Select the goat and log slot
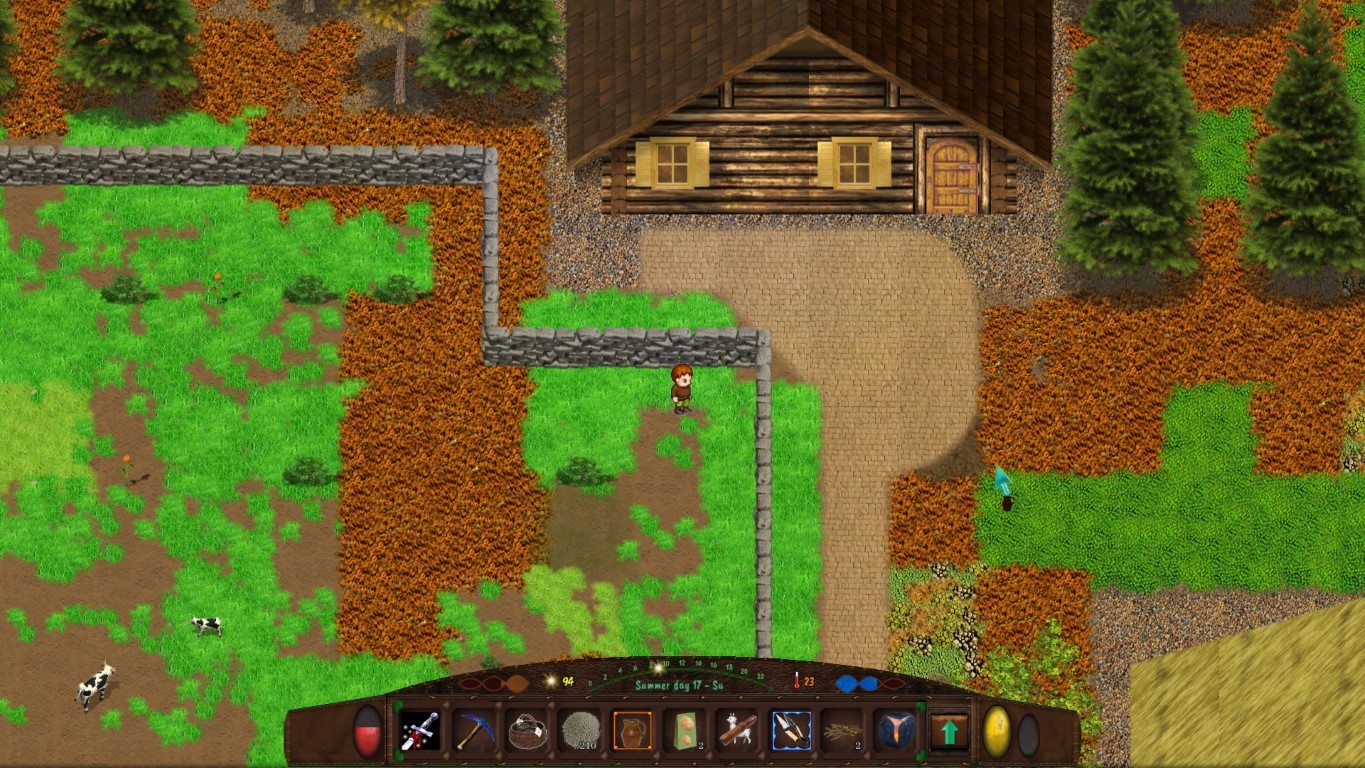 pyautogui.click(x=738, y=731)
